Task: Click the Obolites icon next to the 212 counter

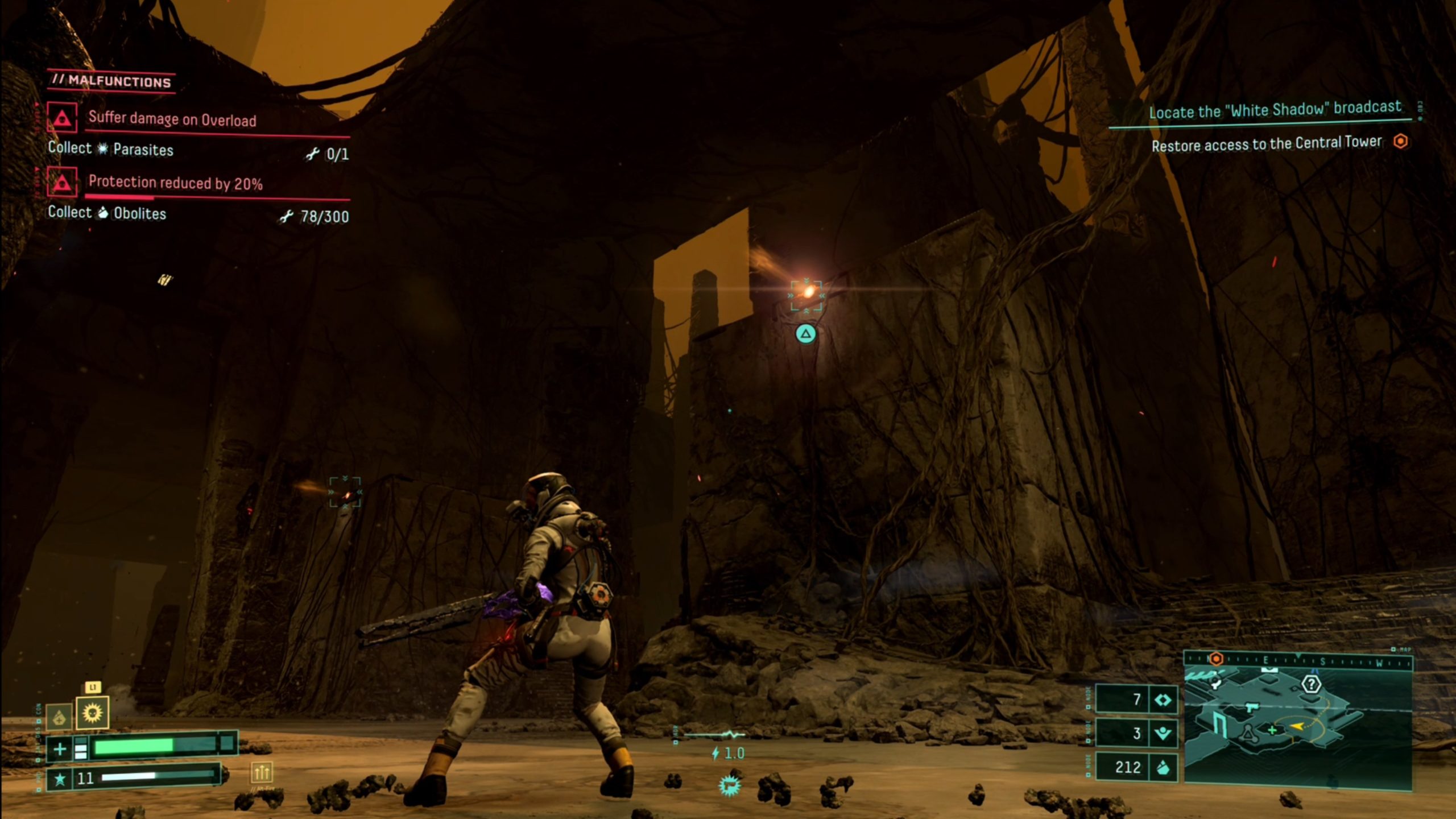Action: pos(1163,768)
